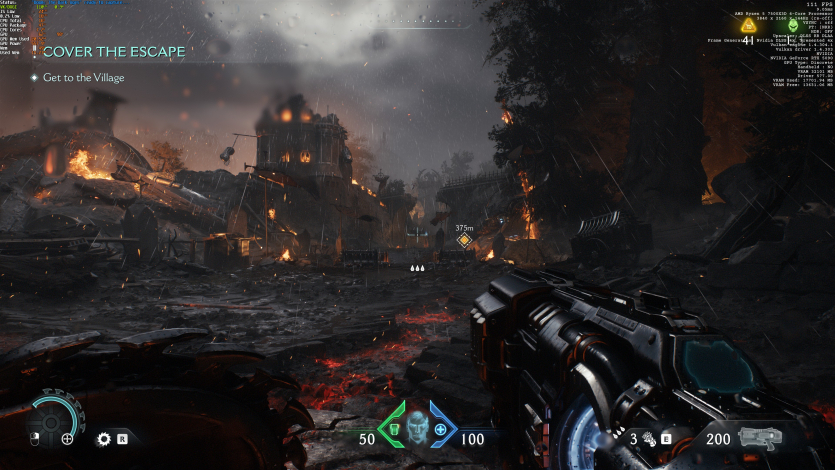Open the Cover the Escape objective tracker
This screenshot has height=470, width=835.
point(103,52)
